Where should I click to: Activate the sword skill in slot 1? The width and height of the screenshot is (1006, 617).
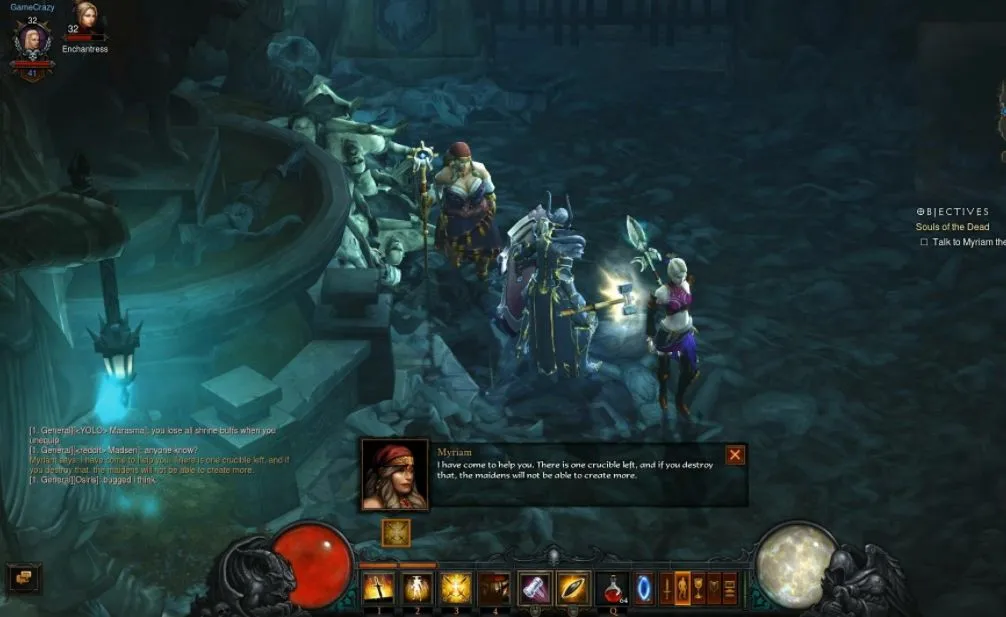click(x=378, y=587)
